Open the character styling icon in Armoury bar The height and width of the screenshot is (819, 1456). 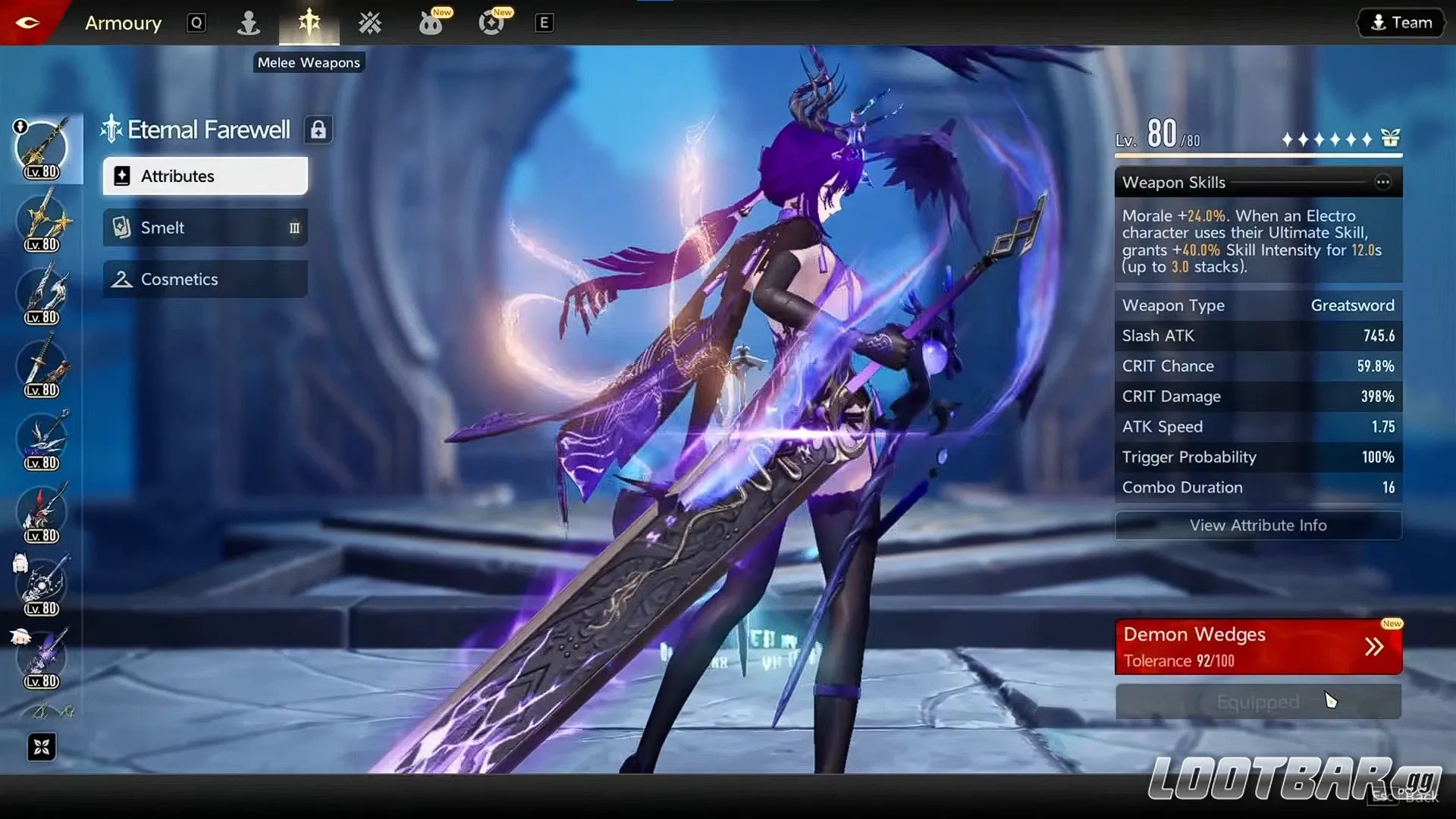pyautogui.click(x=249, y=23)
